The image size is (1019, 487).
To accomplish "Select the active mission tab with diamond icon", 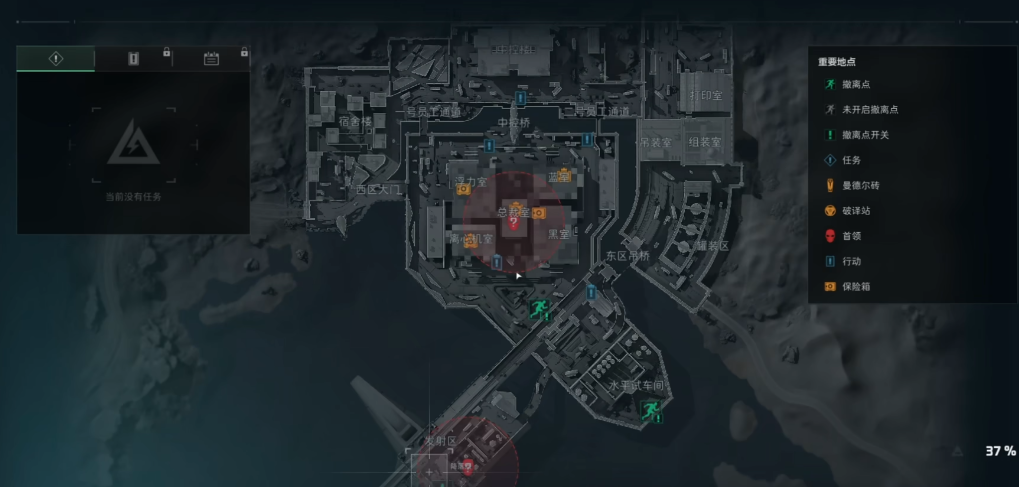I will (x=56, y=59).
